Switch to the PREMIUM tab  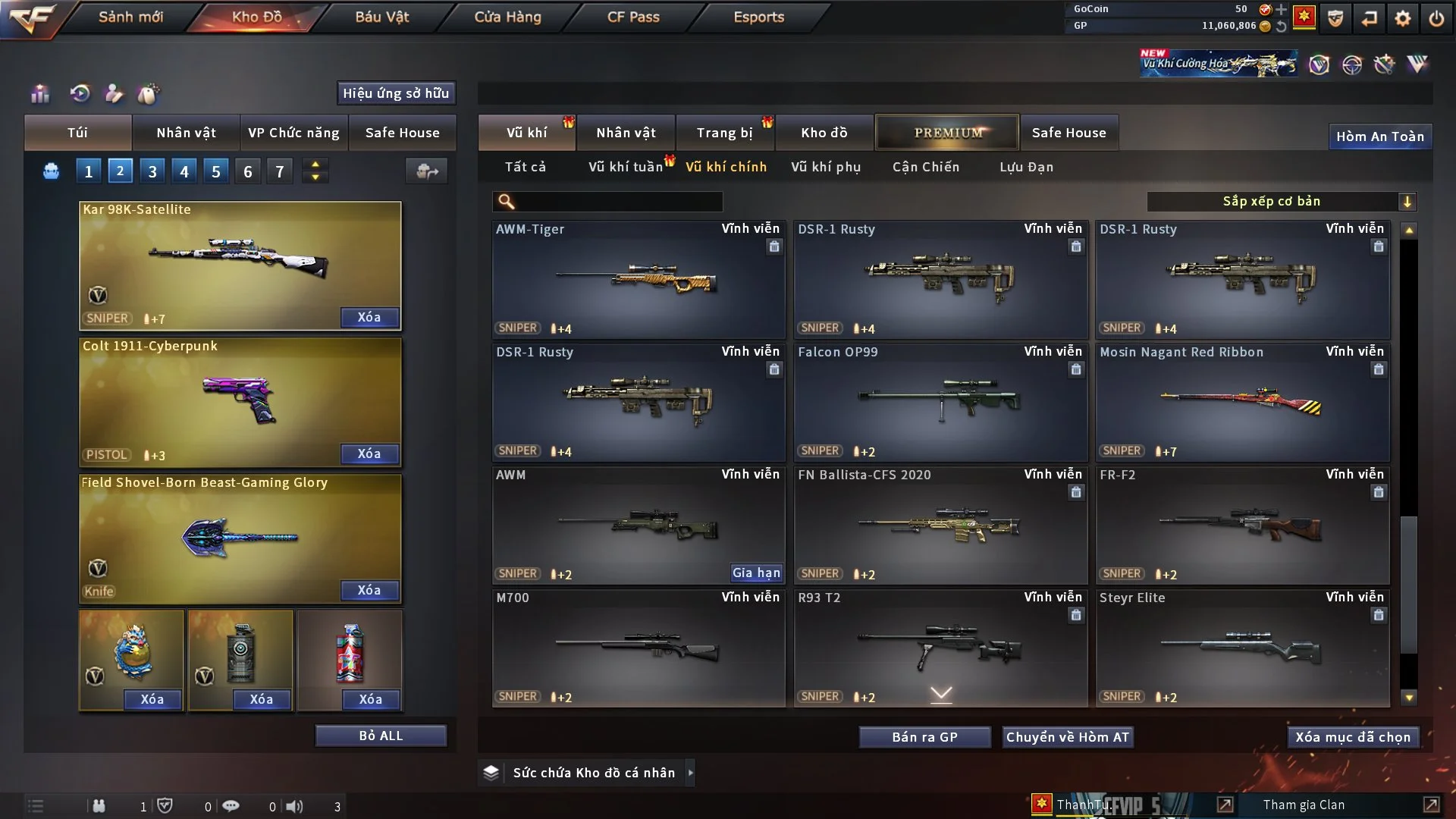[947, 133]
